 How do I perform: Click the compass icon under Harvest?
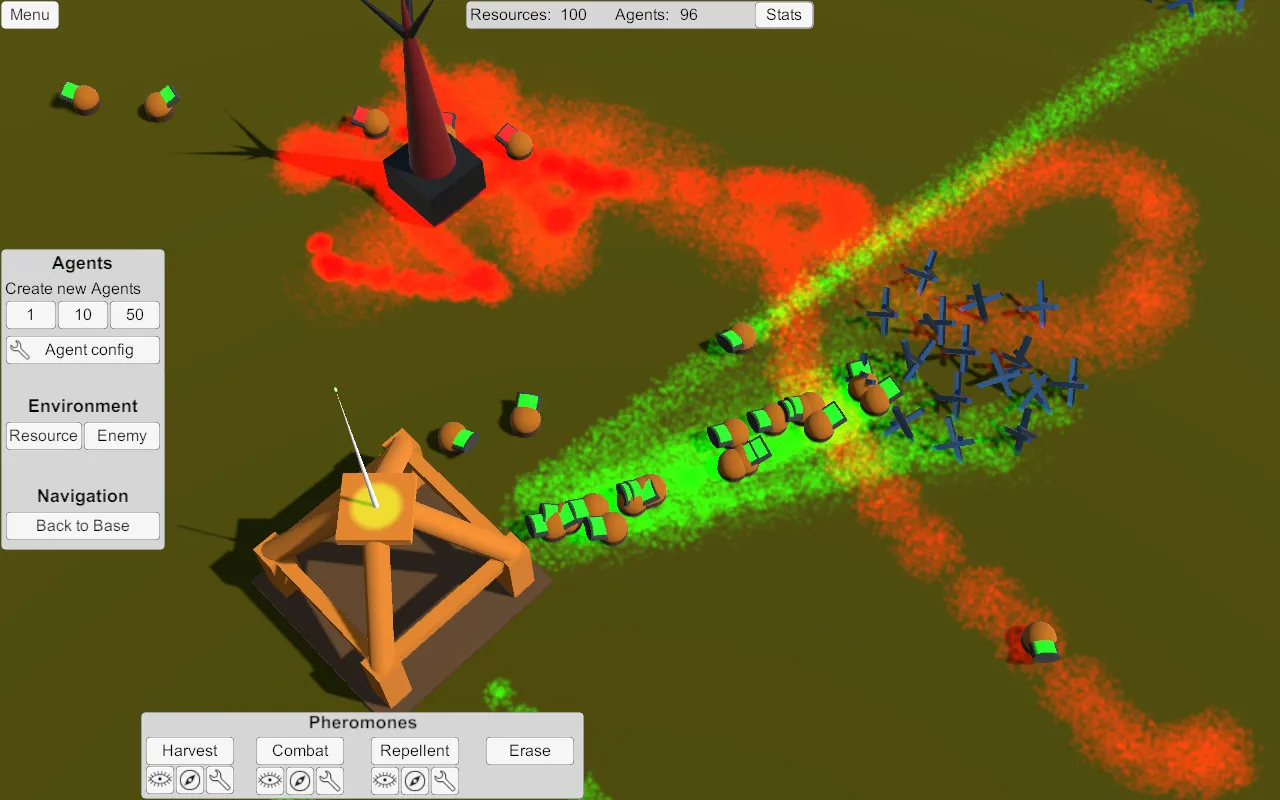click(x=190, y=781)
